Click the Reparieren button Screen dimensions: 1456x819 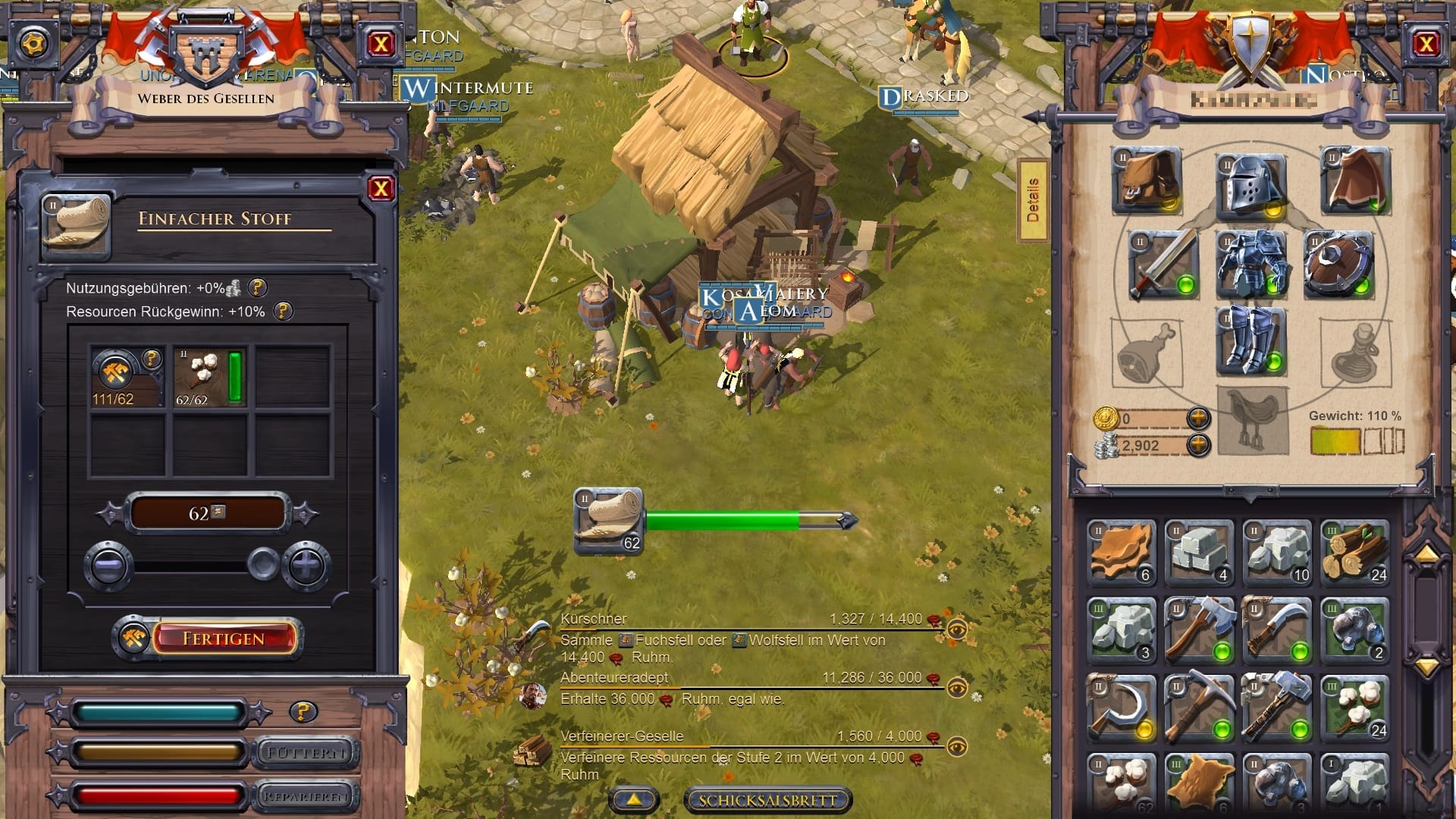pos(306,796)
